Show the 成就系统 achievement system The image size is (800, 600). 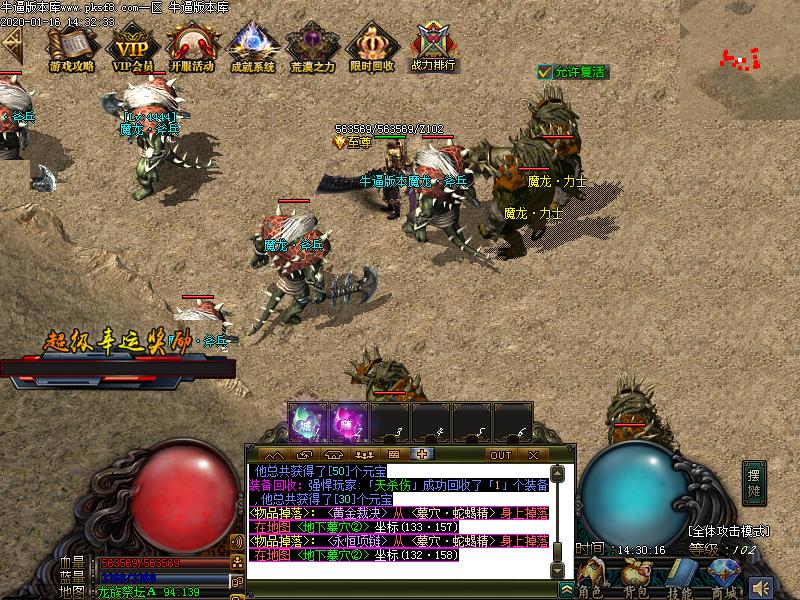tap(252, 47)
